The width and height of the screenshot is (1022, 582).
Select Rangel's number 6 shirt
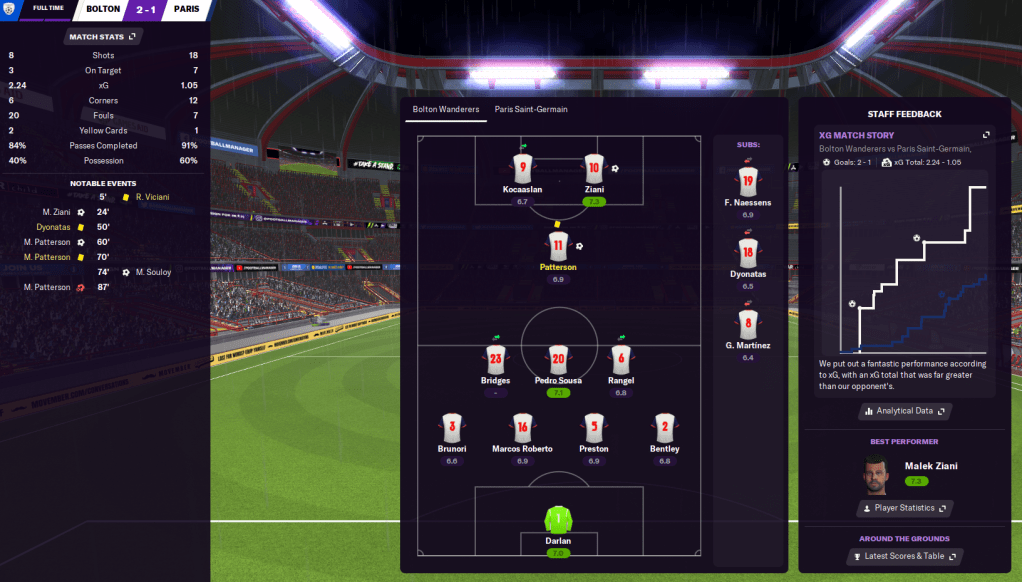tap(621, 359)
